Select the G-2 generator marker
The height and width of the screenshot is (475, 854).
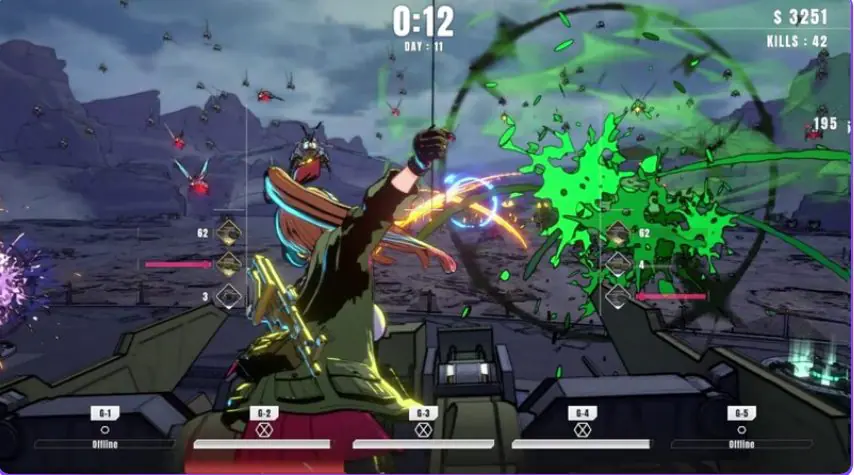[264, 413]
